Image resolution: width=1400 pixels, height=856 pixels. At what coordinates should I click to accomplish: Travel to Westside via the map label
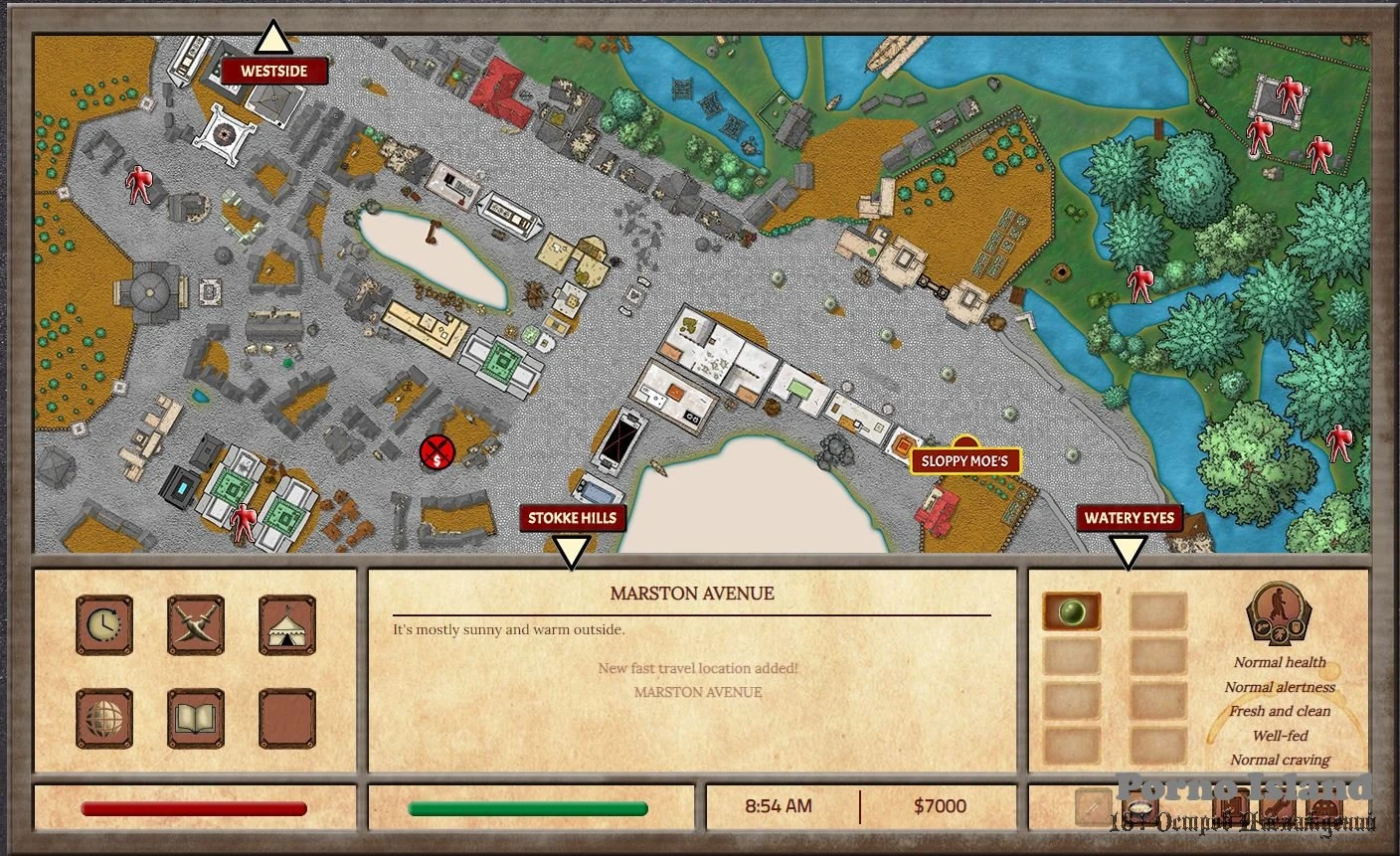(x=273, y=71)
